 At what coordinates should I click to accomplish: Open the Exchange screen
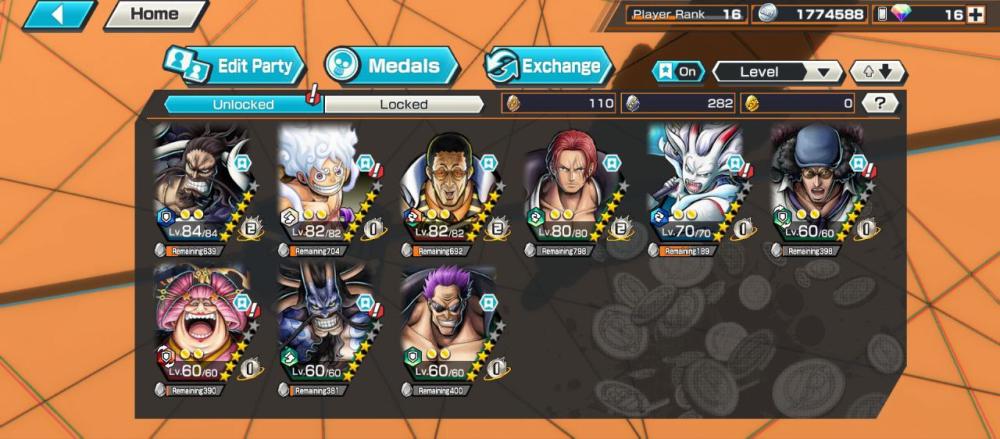tap(548, 67)
